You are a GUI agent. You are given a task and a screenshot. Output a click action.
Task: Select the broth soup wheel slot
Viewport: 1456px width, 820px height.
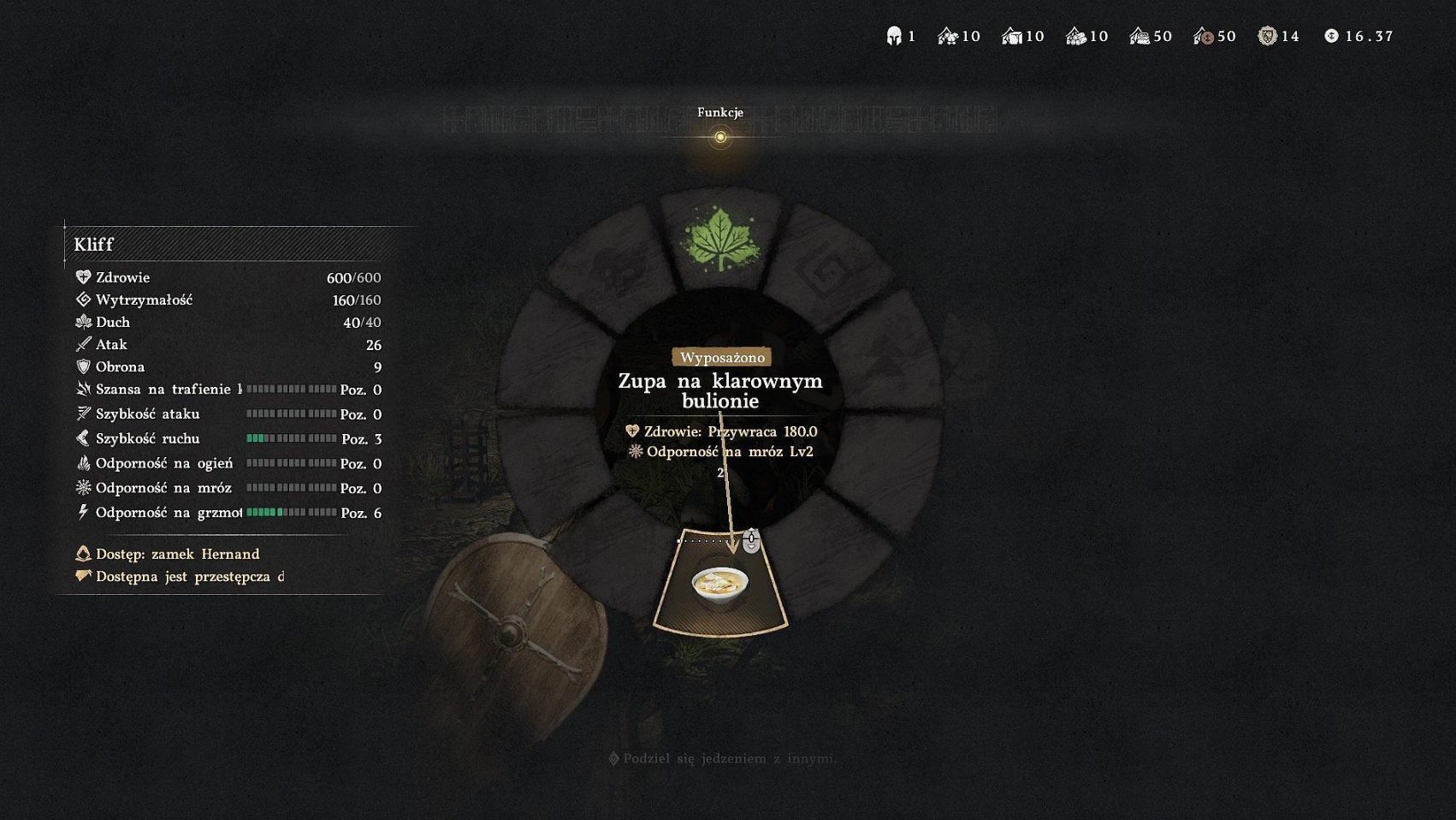719,586
